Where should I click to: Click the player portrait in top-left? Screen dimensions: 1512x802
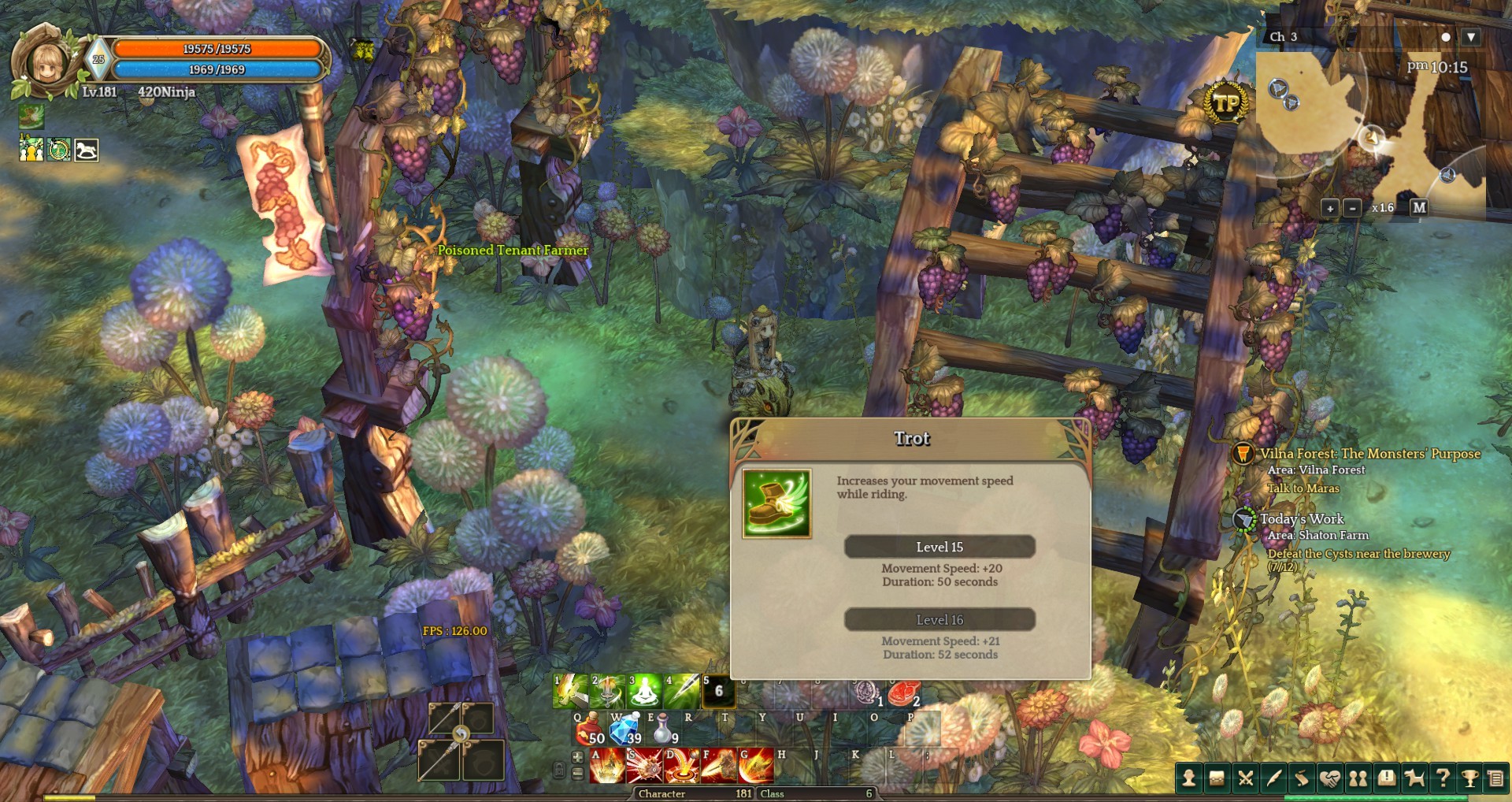[46, 63]
